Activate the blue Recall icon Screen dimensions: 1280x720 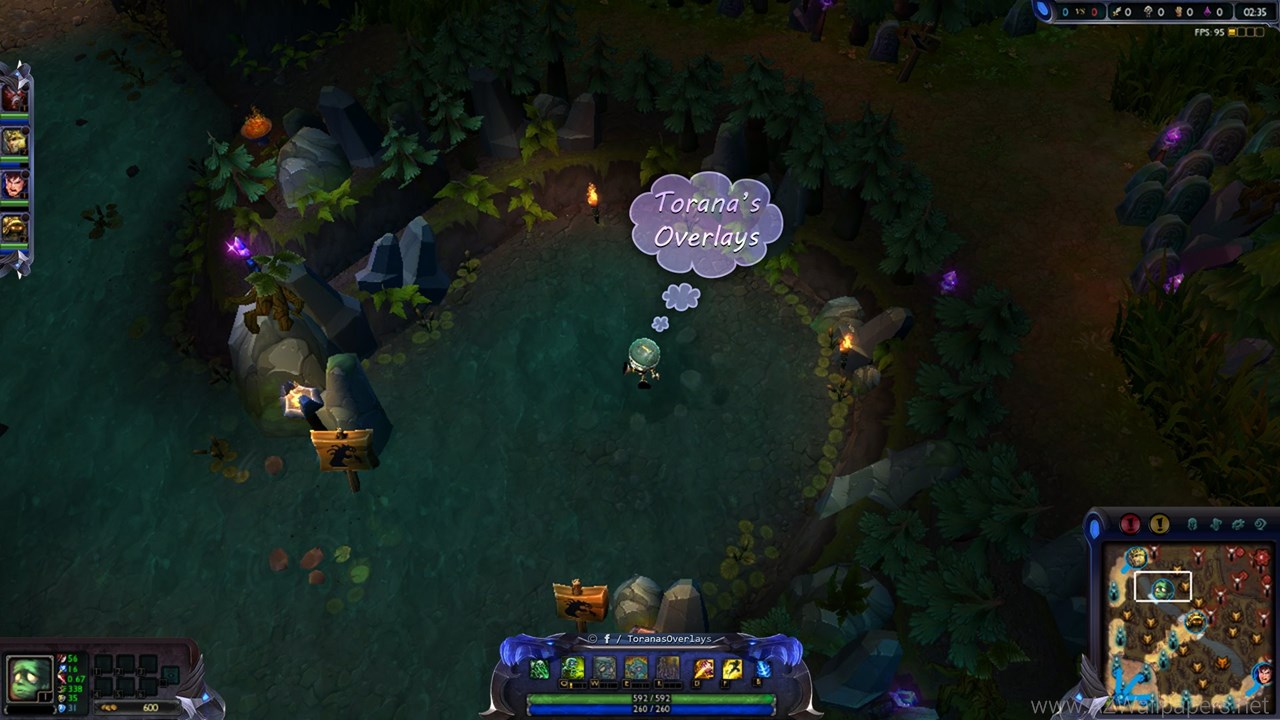pos(763,669)
